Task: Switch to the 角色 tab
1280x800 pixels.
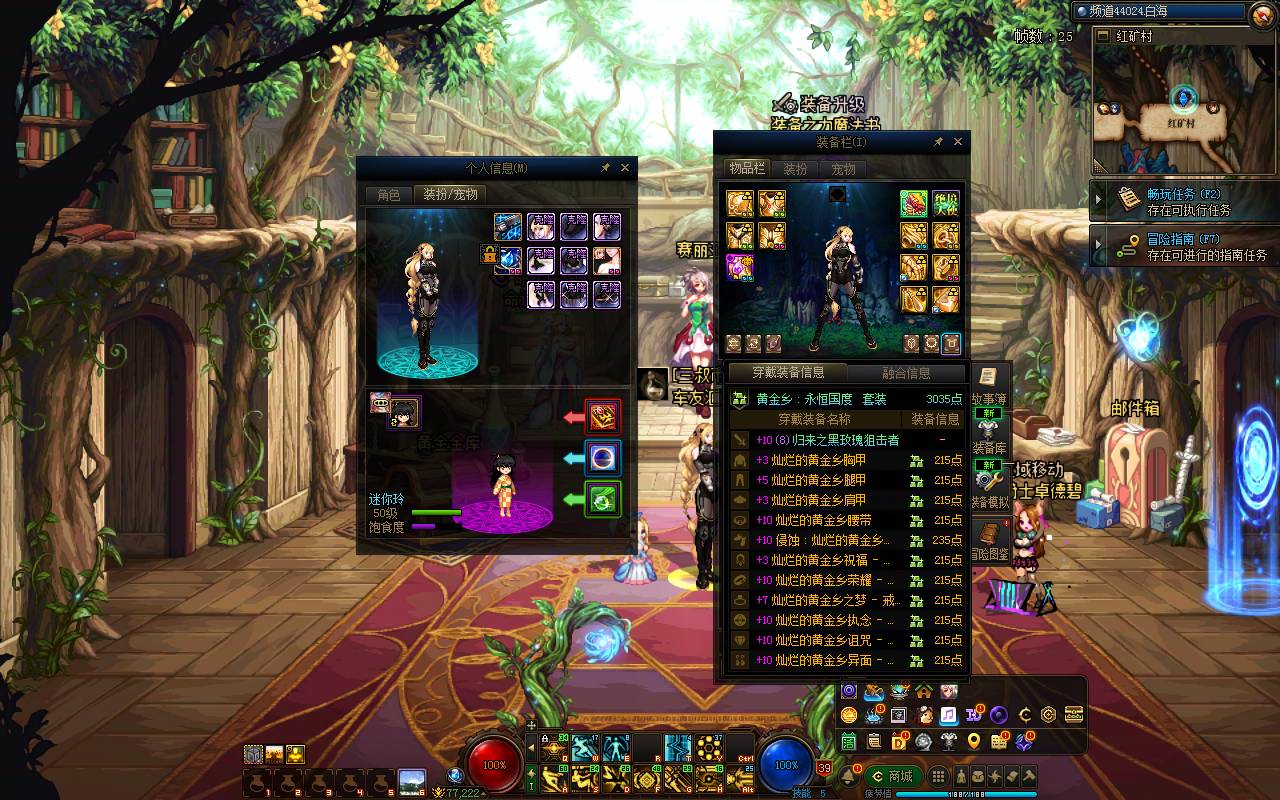Action: click(388, 195)
